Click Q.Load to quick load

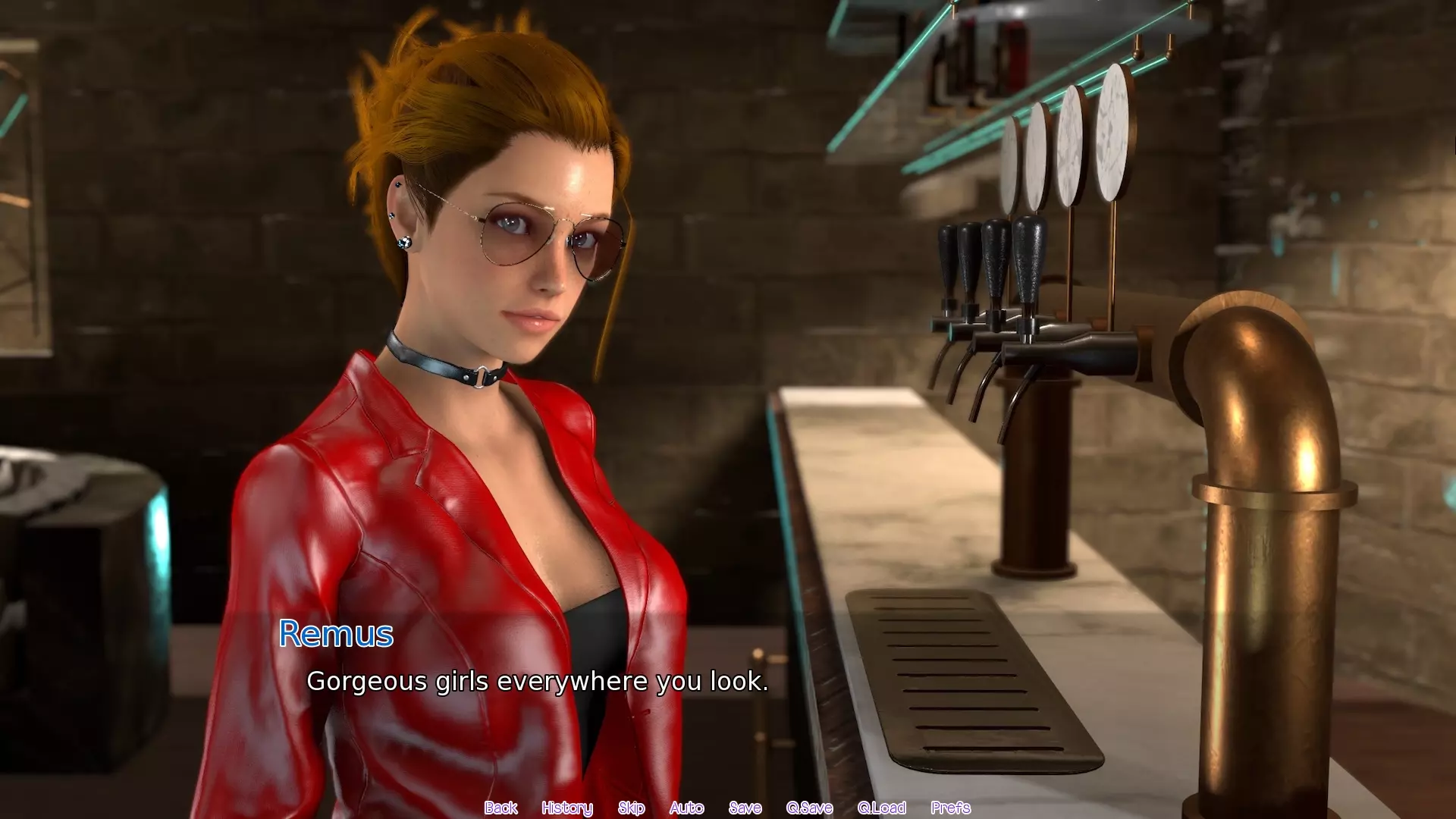(881, 808)
